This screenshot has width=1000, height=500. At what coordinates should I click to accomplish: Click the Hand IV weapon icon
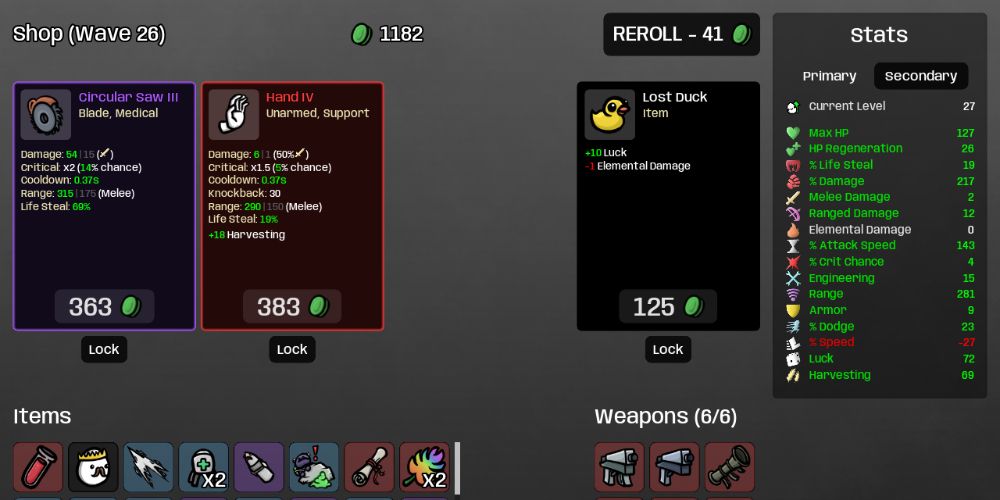point(234,115)
